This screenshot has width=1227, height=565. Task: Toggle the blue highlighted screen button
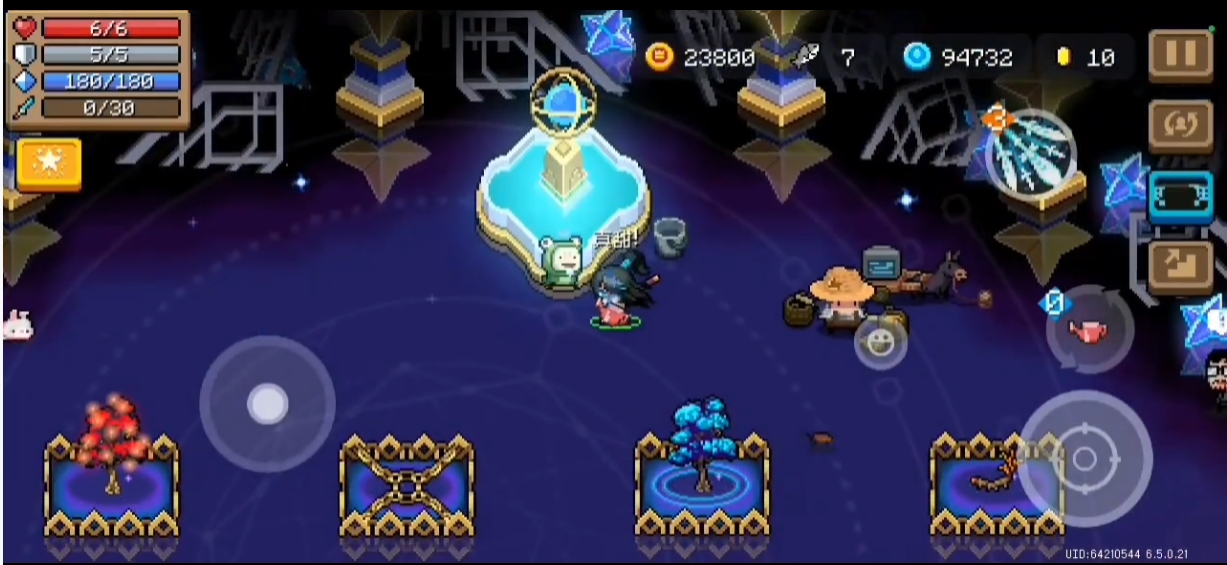coord(1180,197)
